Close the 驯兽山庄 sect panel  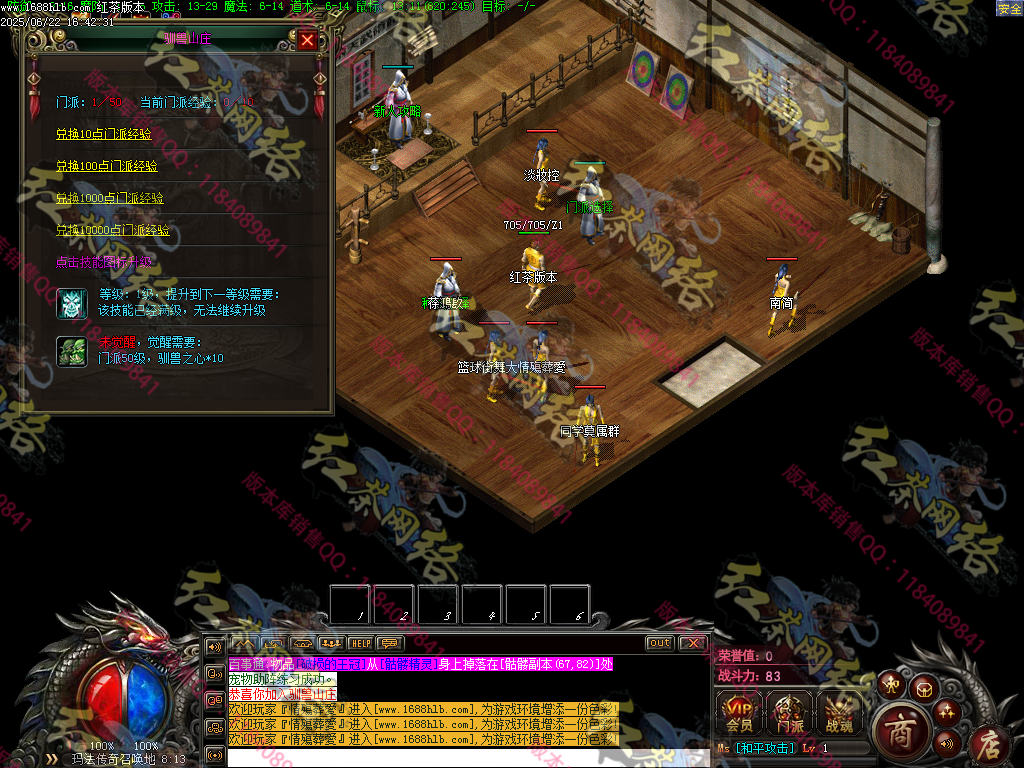[307, 40]
